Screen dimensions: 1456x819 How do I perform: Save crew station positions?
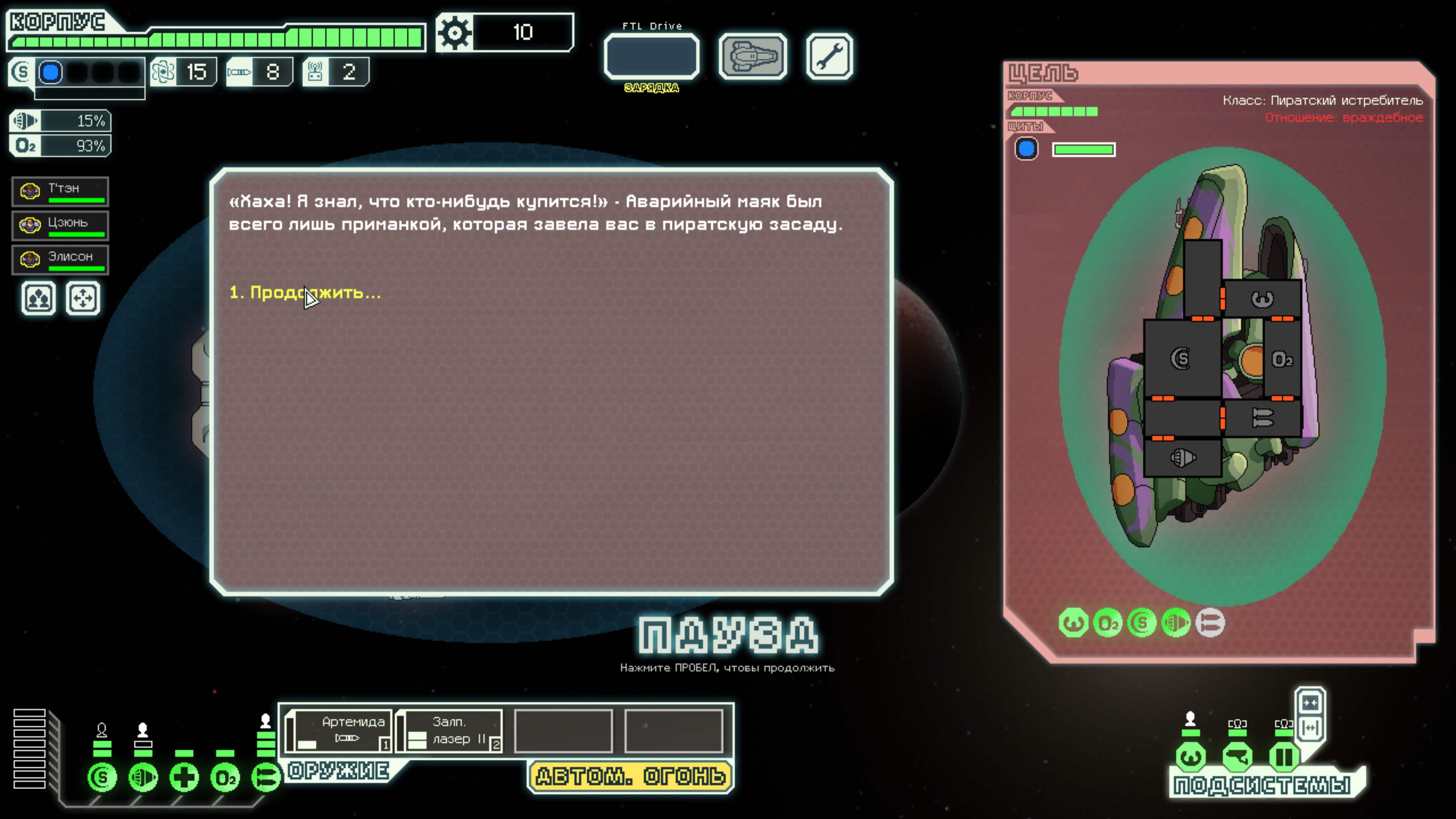38,298
